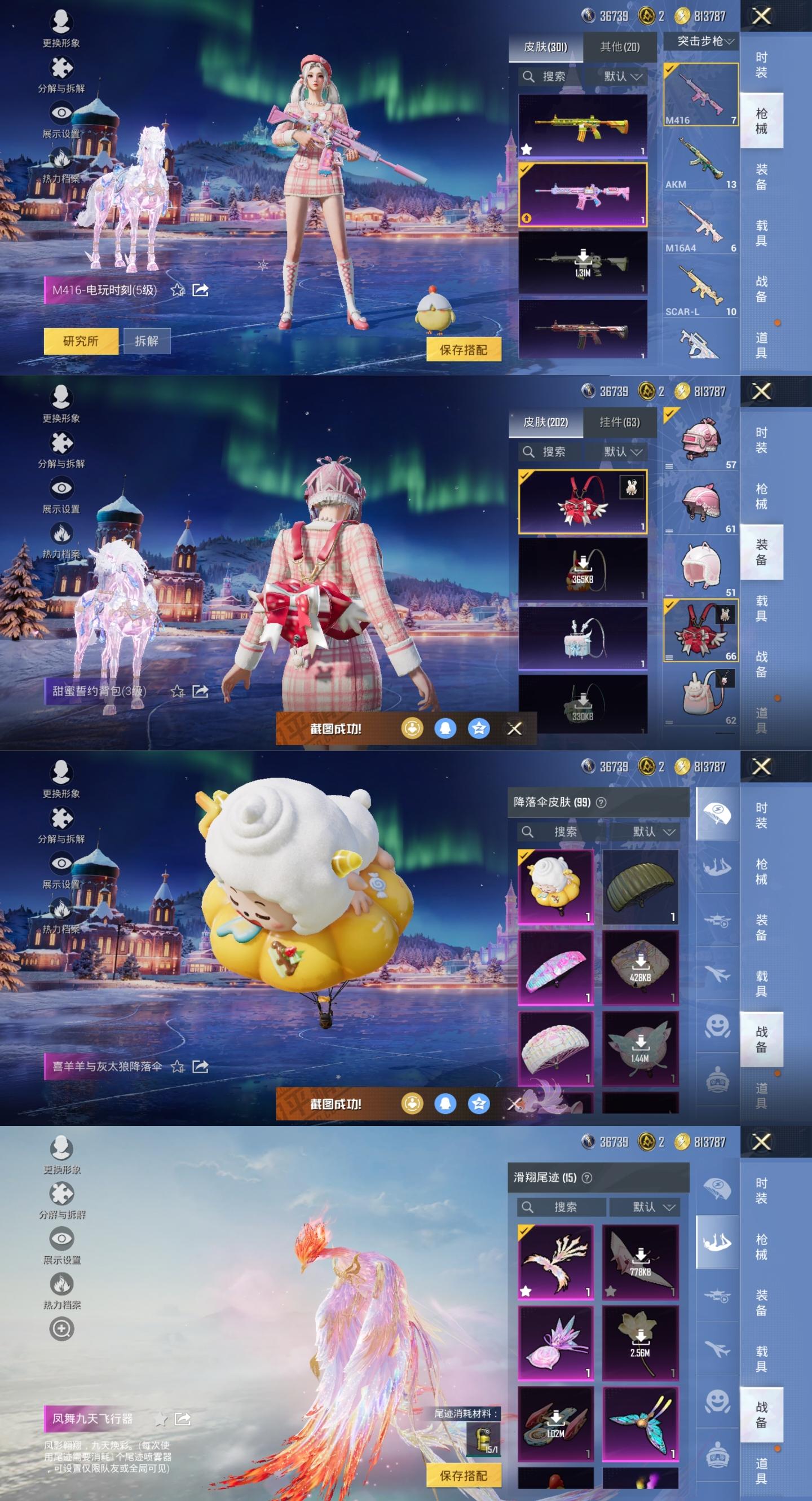Screen dimensions: 812x1501
Task: Open help next to 滑翔尾迹 (15)
Action: pyautogui.click(x=587, y=1178)
